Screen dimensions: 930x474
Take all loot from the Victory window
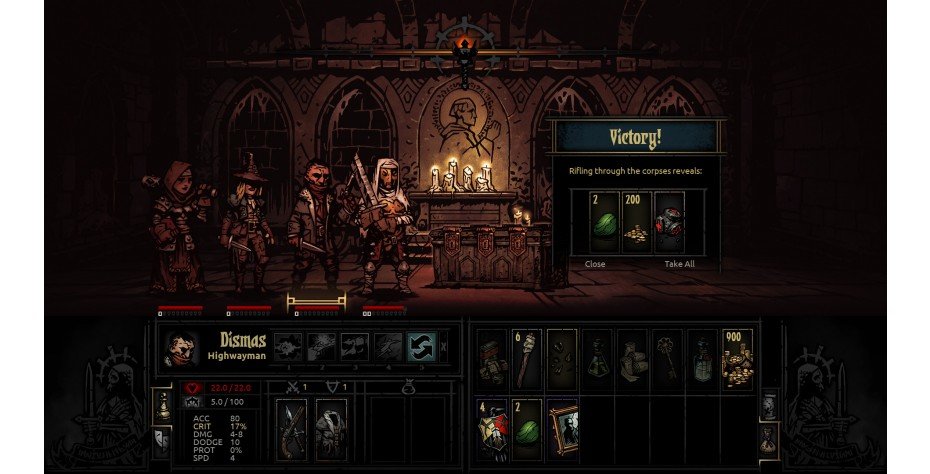click(x=679, y=264)
